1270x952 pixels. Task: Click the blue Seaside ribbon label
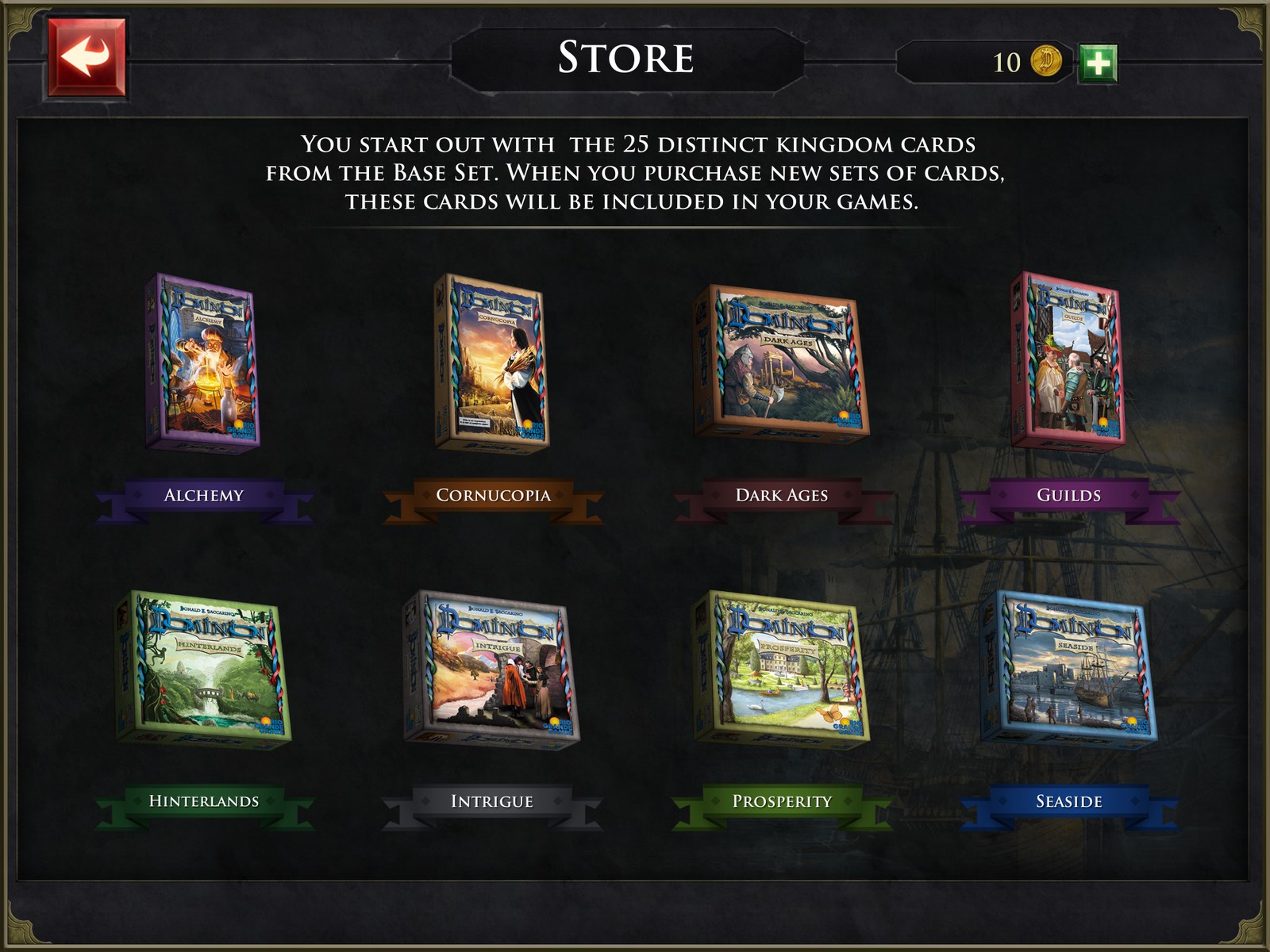pos(1068,801)
